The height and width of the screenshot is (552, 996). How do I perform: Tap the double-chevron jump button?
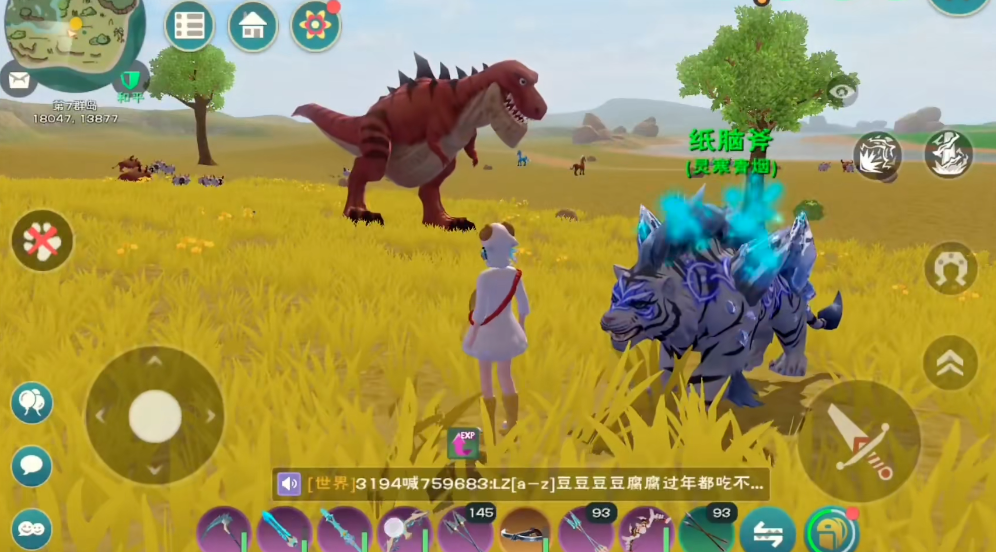pyautogui.click(x=950, y=362)
